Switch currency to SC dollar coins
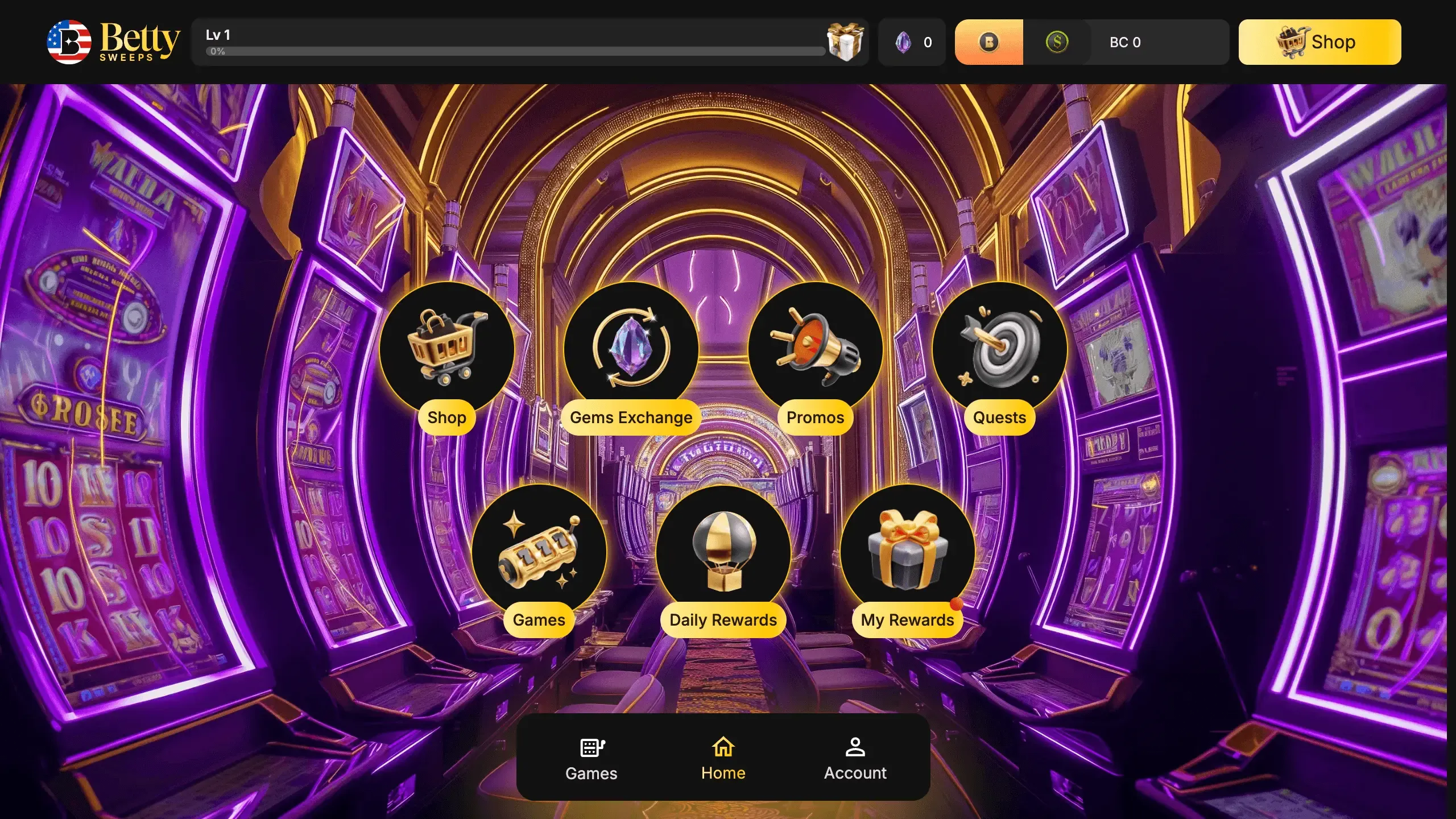 coord(1058,42)
